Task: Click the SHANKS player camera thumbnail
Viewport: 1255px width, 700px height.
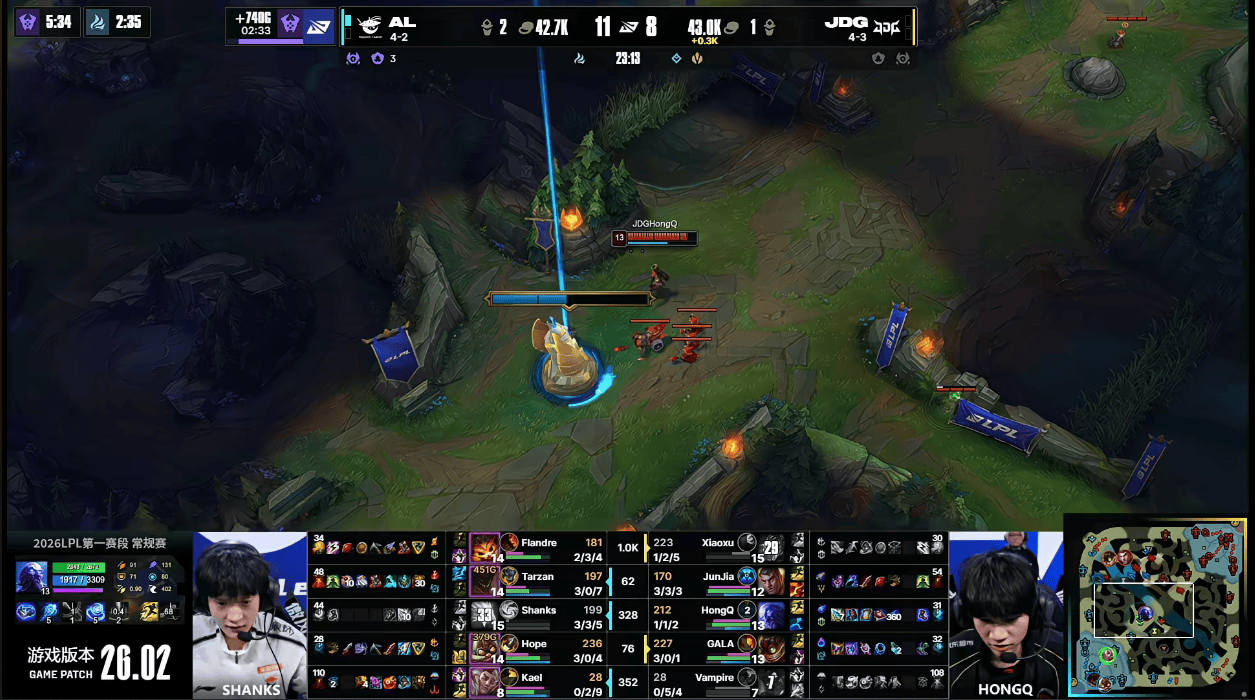Action: (x=250, y=614)
